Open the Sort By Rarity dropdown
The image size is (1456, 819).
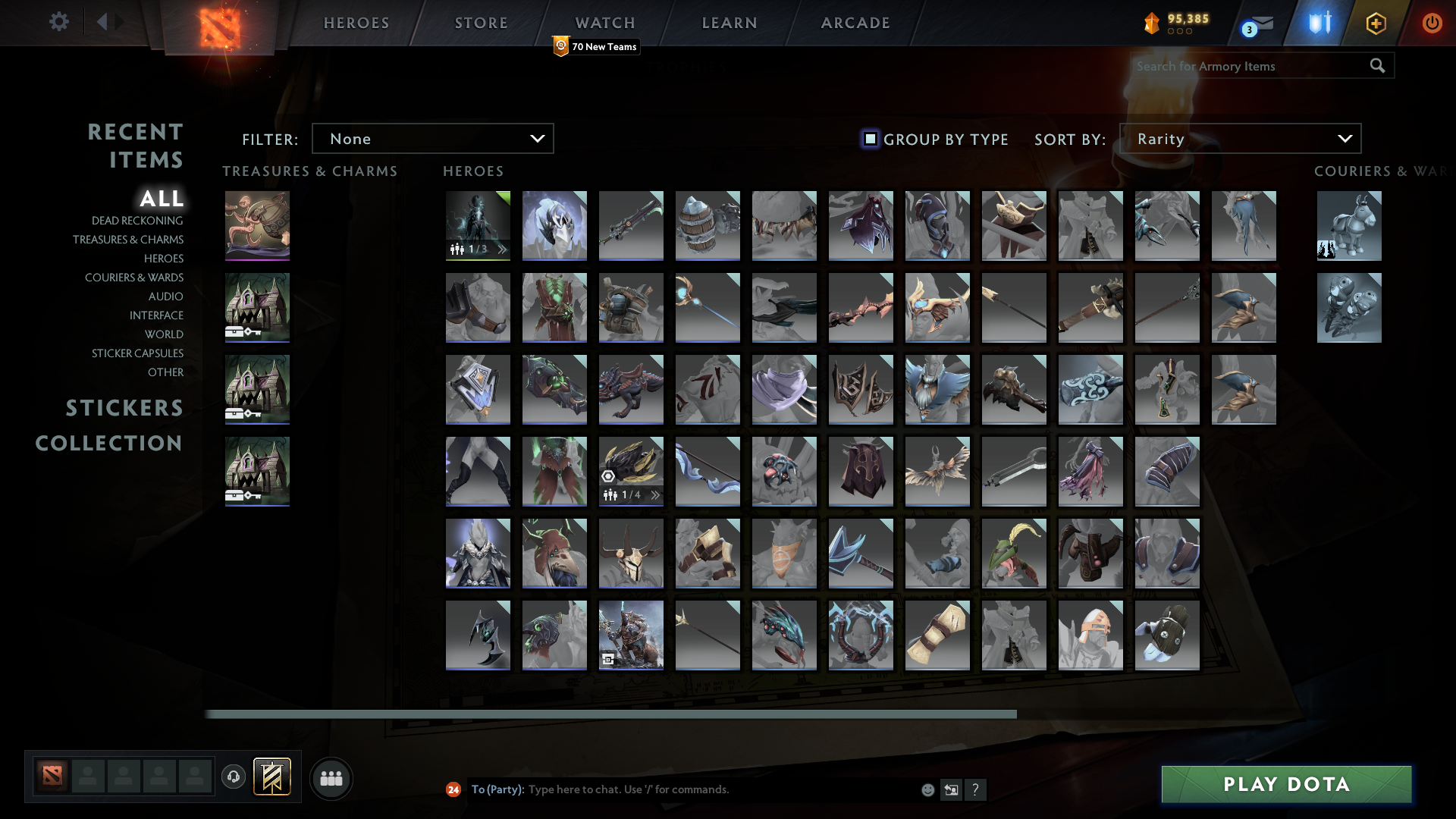click(x=1239, y=138)
